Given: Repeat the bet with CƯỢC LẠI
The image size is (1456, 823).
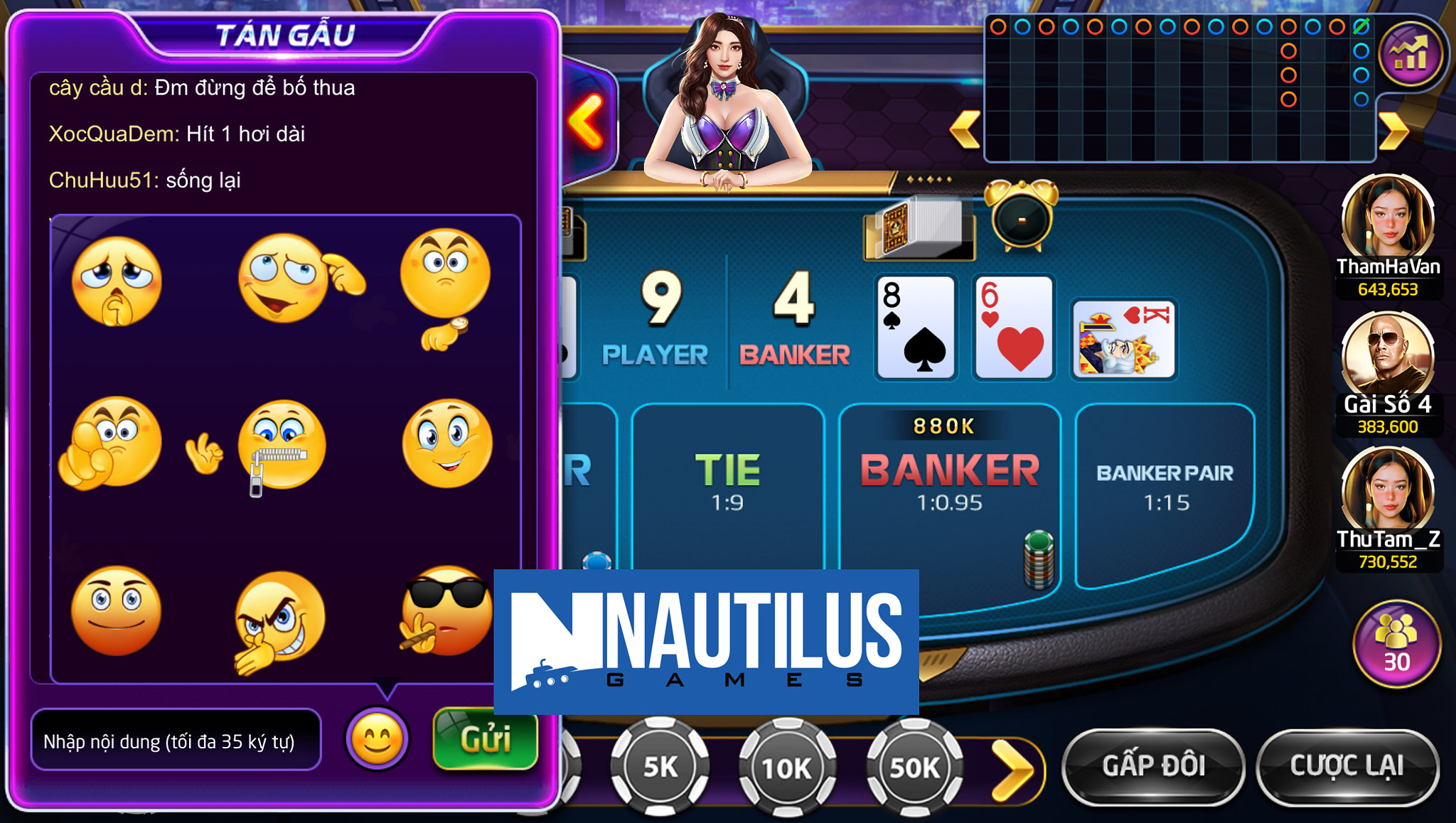Looking at the screenshot, I should tap(1347, 766).
